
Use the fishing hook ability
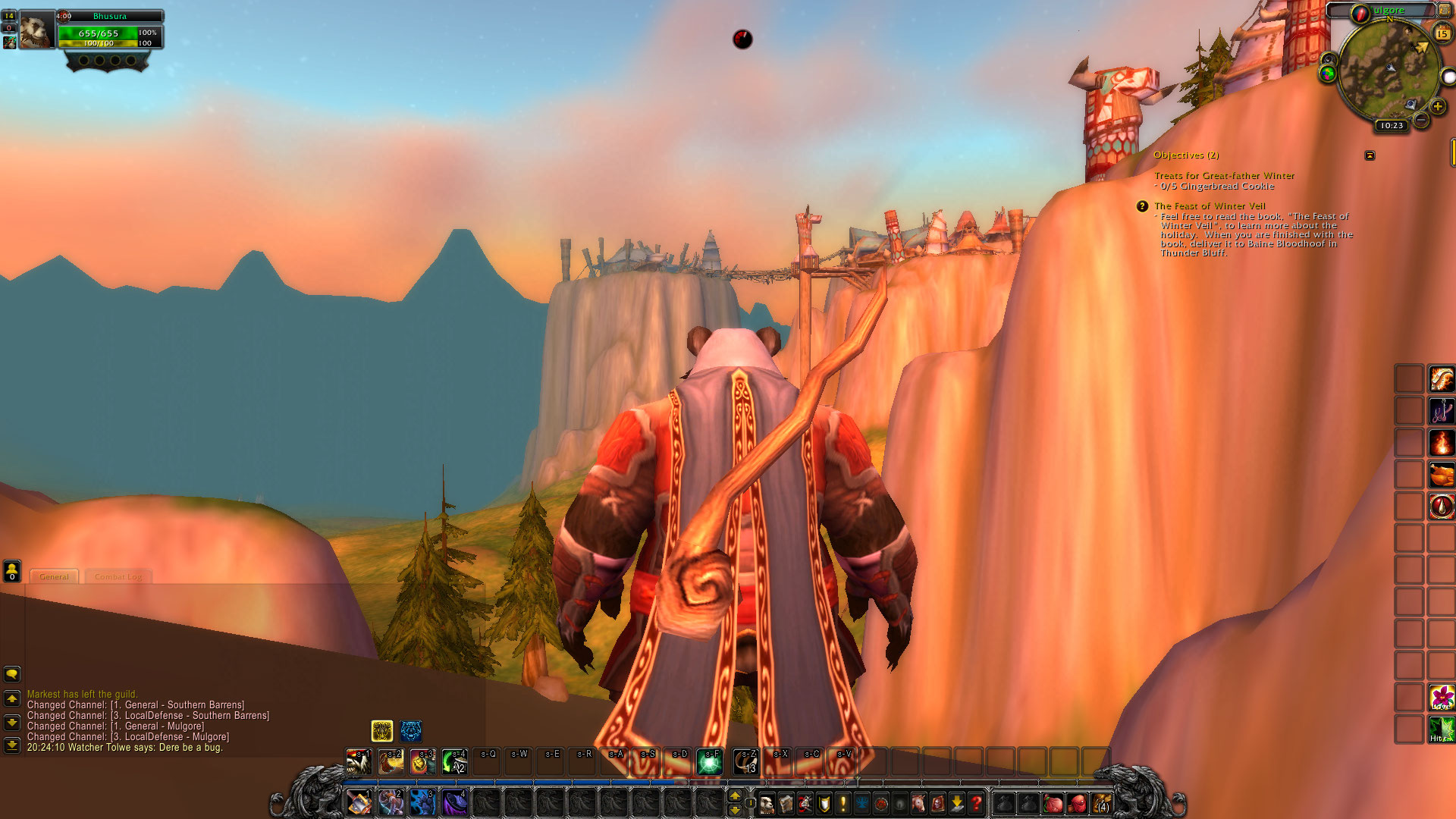pos(1441,411)
